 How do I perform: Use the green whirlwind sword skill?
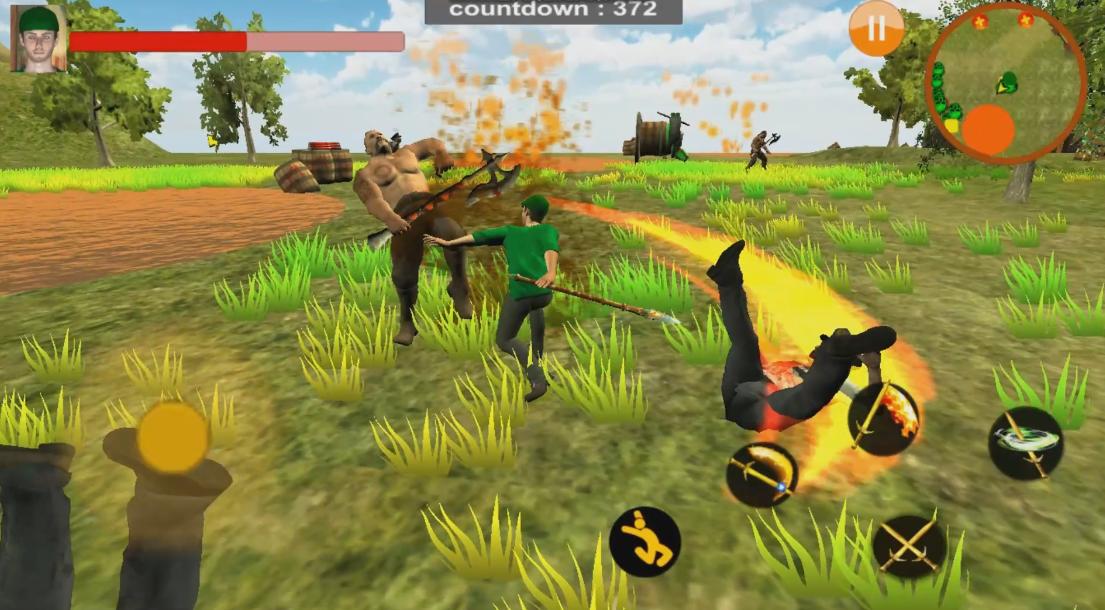tap(1025, 442)
